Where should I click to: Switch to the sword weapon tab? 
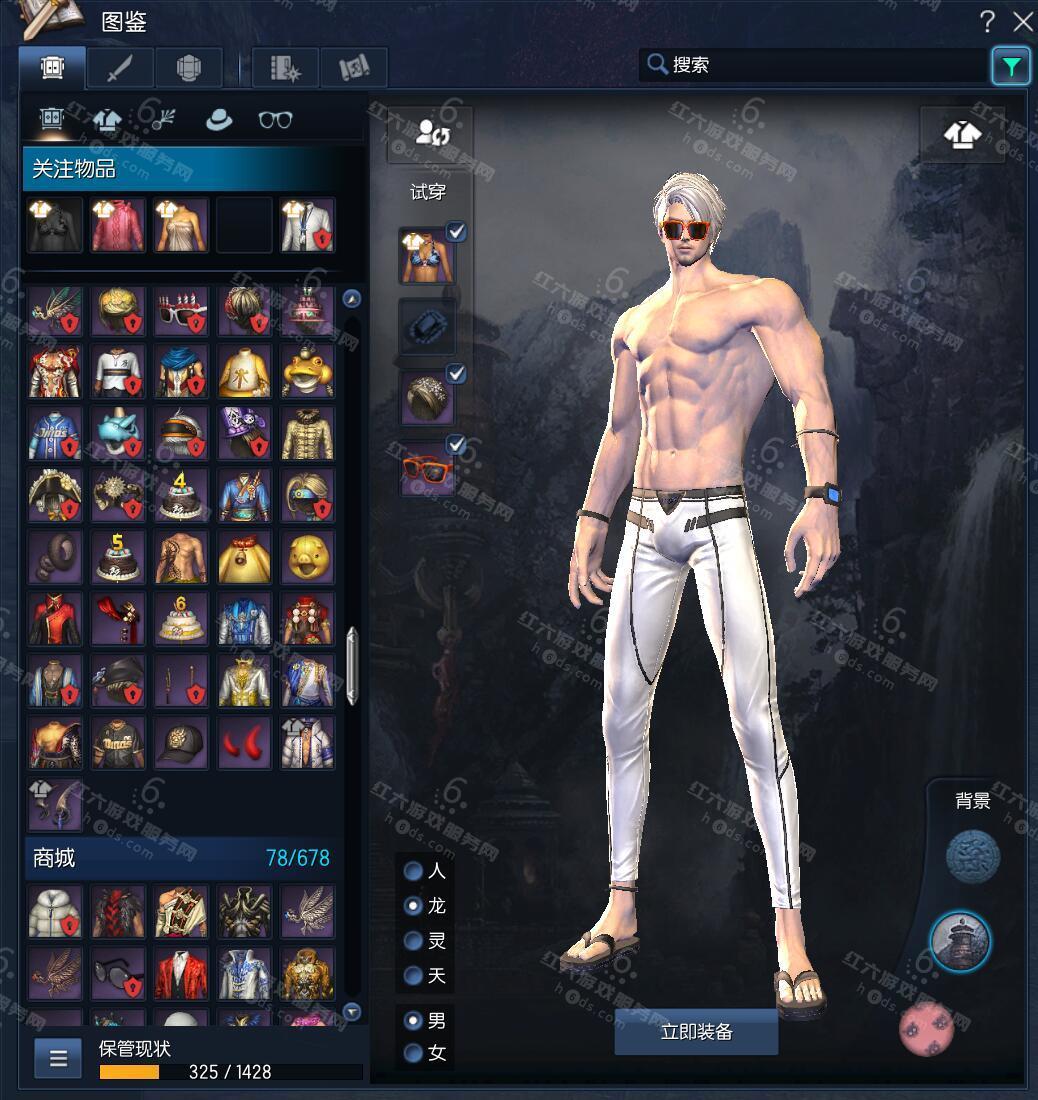point(120,68)
